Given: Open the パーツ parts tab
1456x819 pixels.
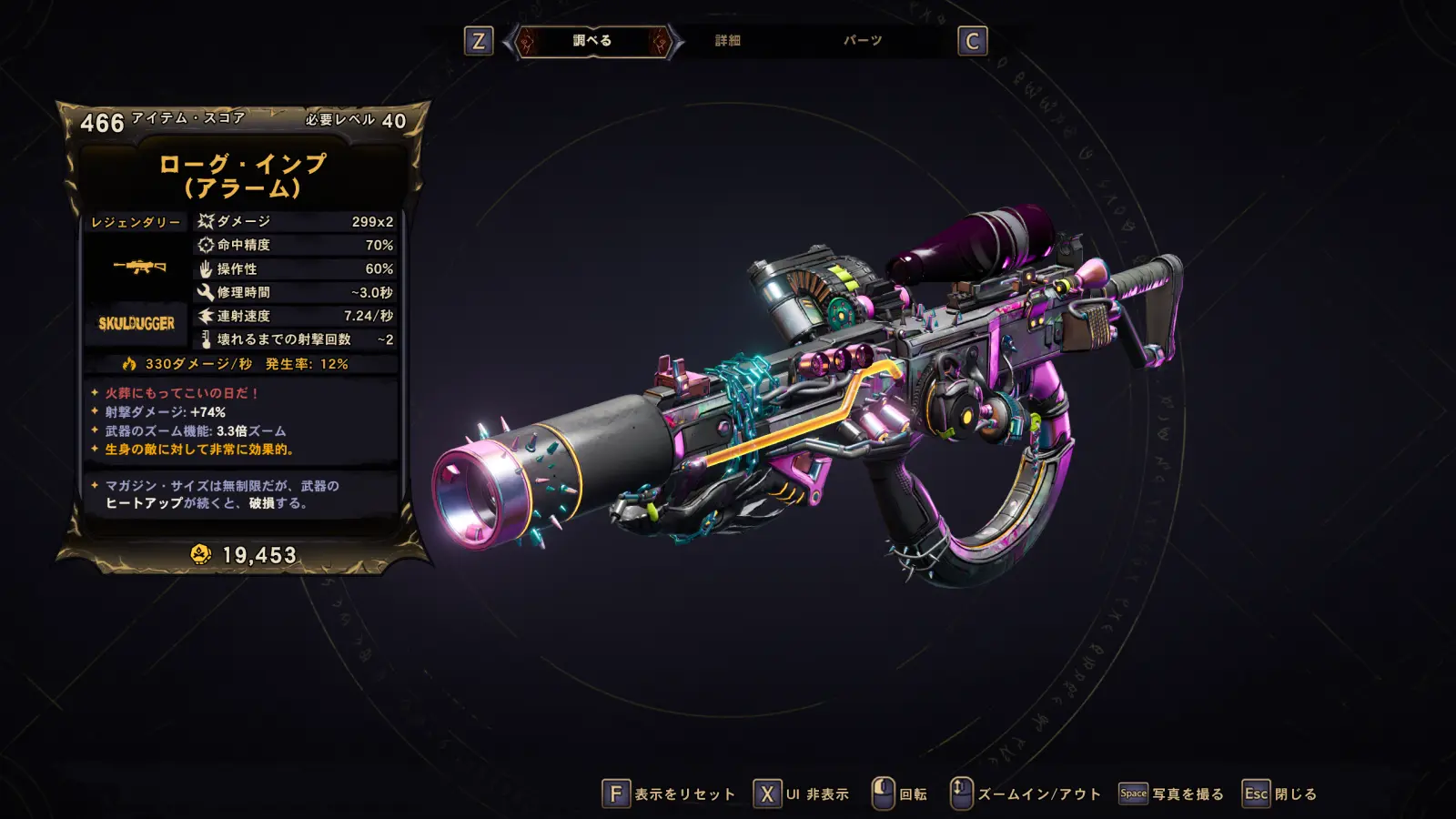Looking at the screenshot, I should (862, 41).
